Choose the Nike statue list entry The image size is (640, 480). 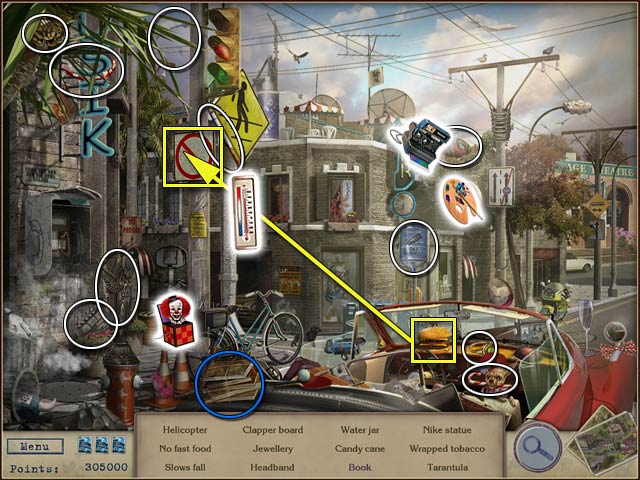(x=436, y=431)
